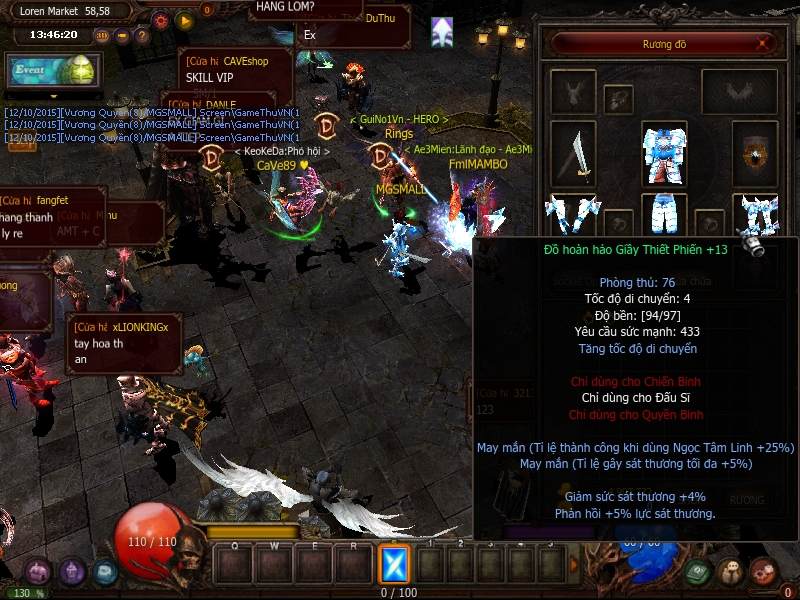This screenshot has width=800, height=600.
Task: Select the equipped Giầy Thiết Phiến boots slot
Action: tap(755, 215)
